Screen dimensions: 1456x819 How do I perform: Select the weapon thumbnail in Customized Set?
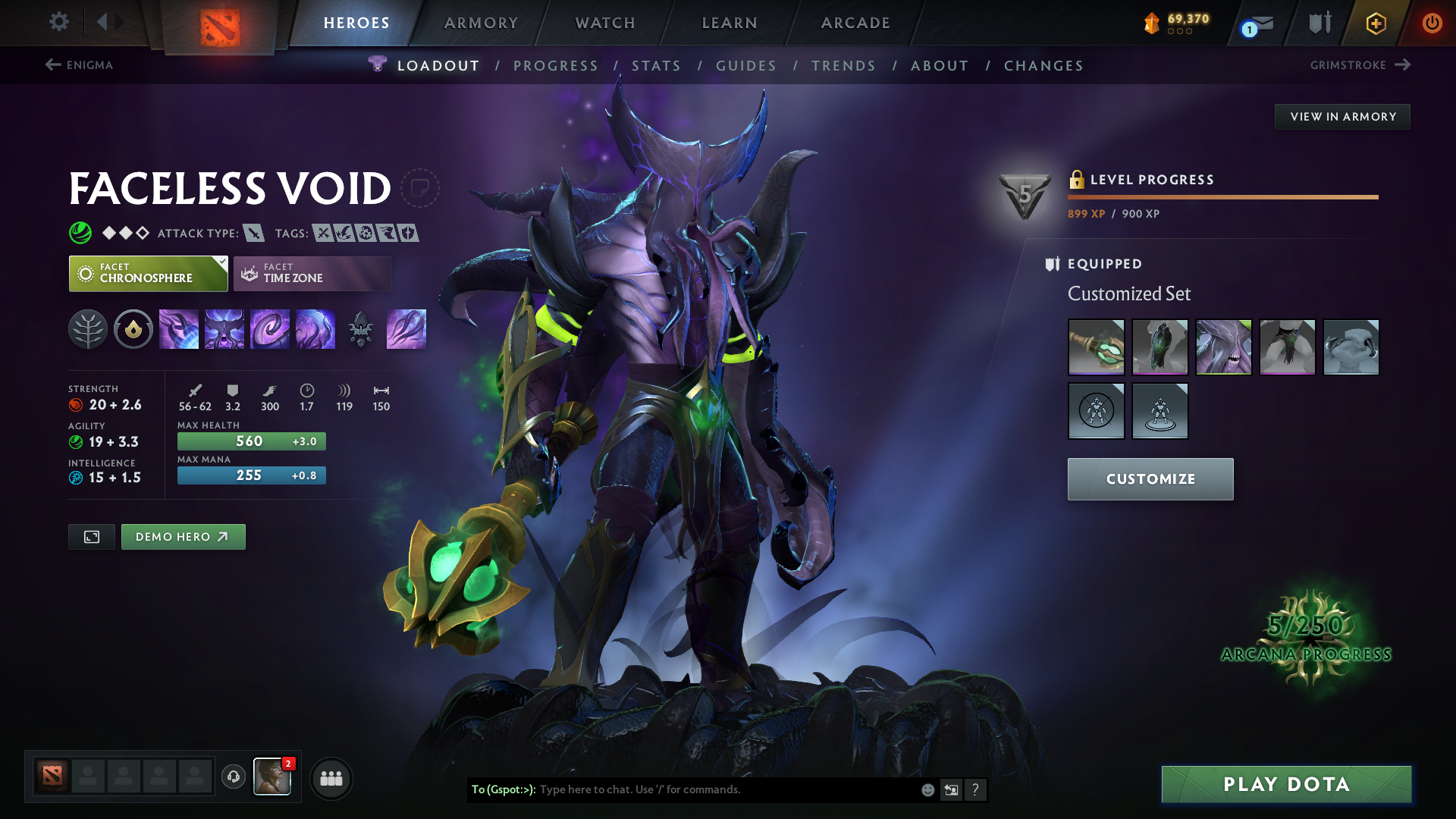tap(1097, 347)
